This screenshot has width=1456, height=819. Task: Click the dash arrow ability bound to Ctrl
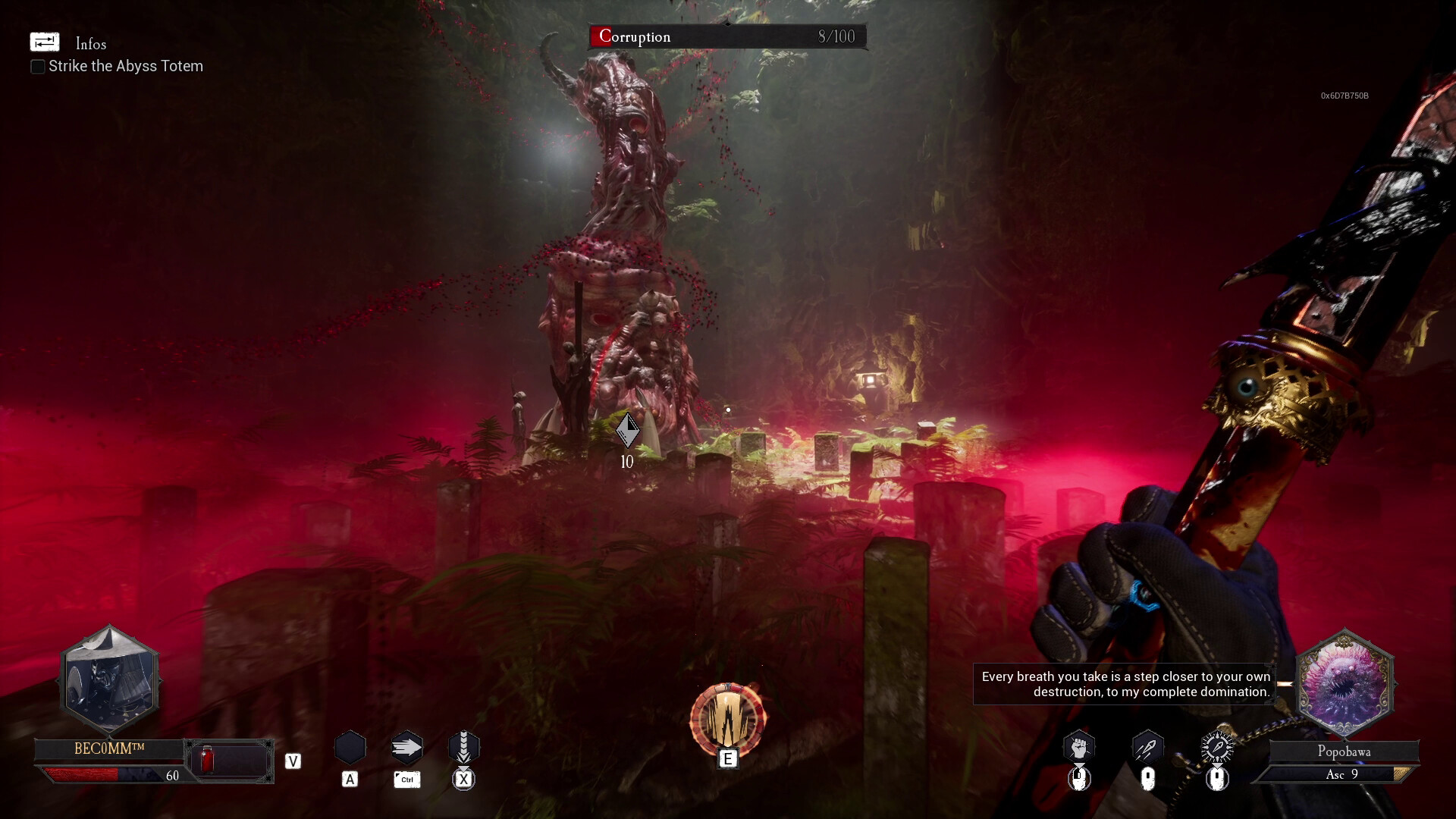(406, 747)
